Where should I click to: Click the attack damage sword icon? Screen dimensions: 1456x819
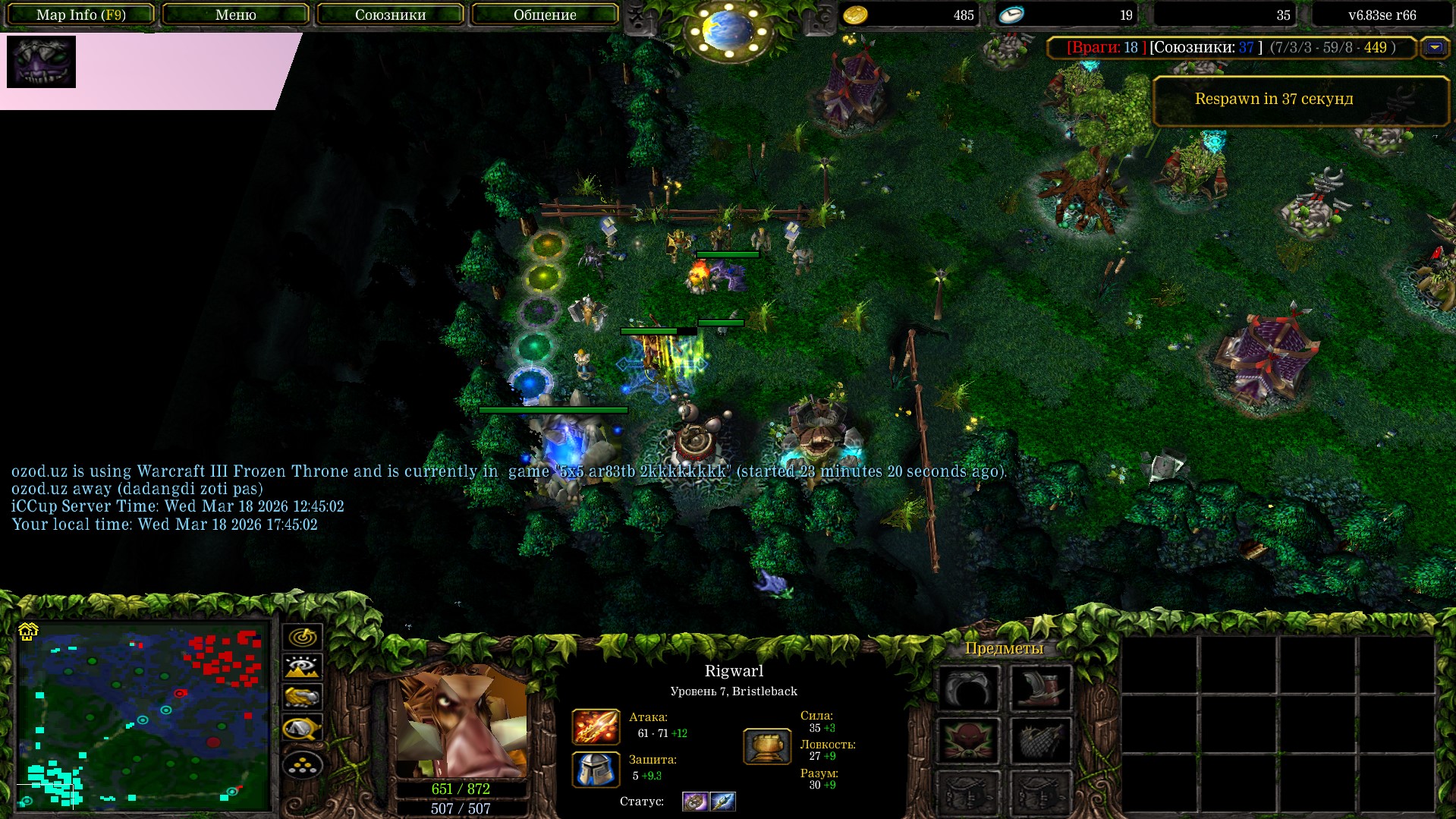pos(596,726)
